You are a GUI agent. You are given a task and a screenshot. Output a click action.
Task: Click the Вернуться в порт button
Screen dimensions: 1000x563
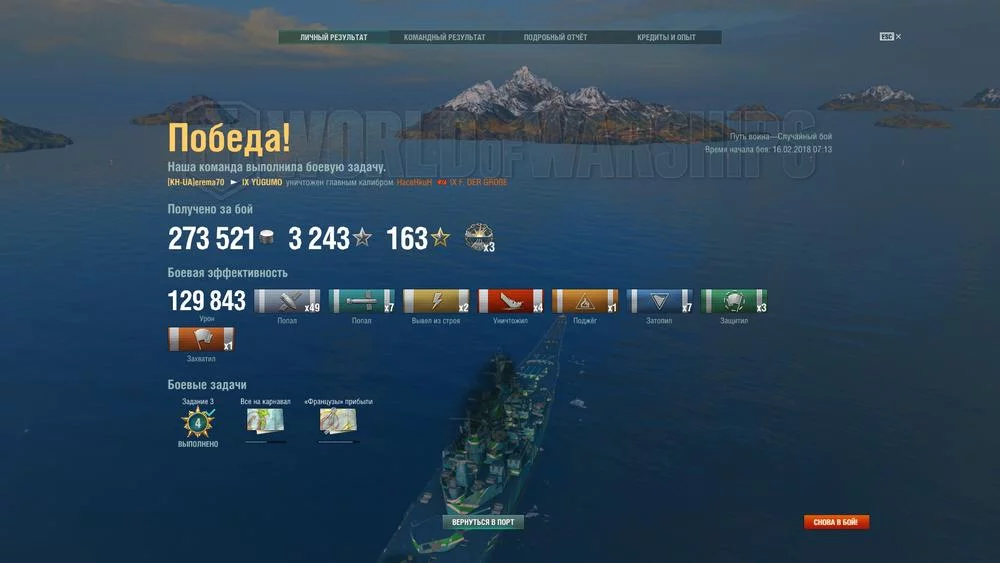[x=483, y=522]
